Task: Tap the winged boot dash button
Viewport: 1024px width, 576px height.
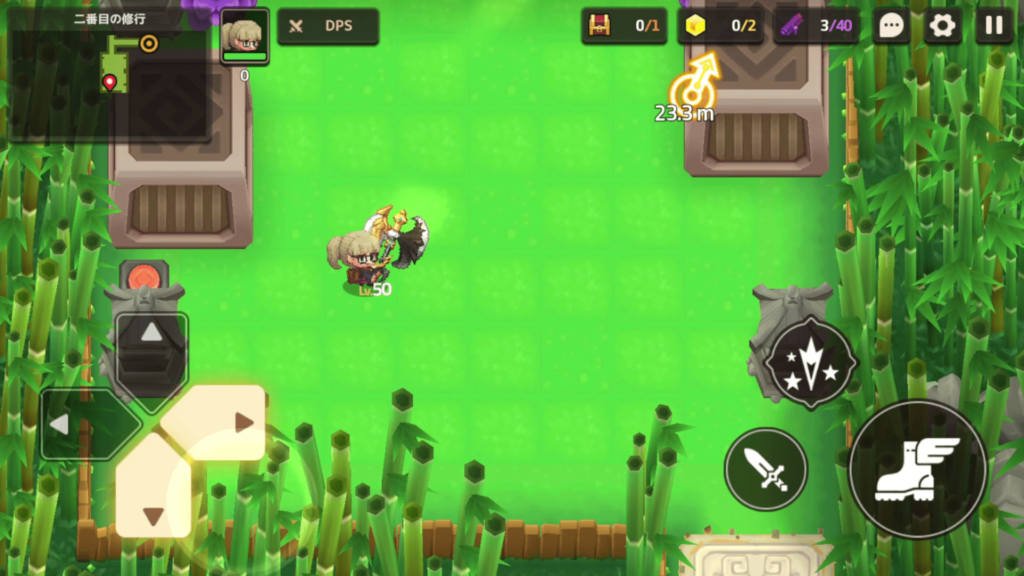Action: pyautogui.click(x=917, y=468)
